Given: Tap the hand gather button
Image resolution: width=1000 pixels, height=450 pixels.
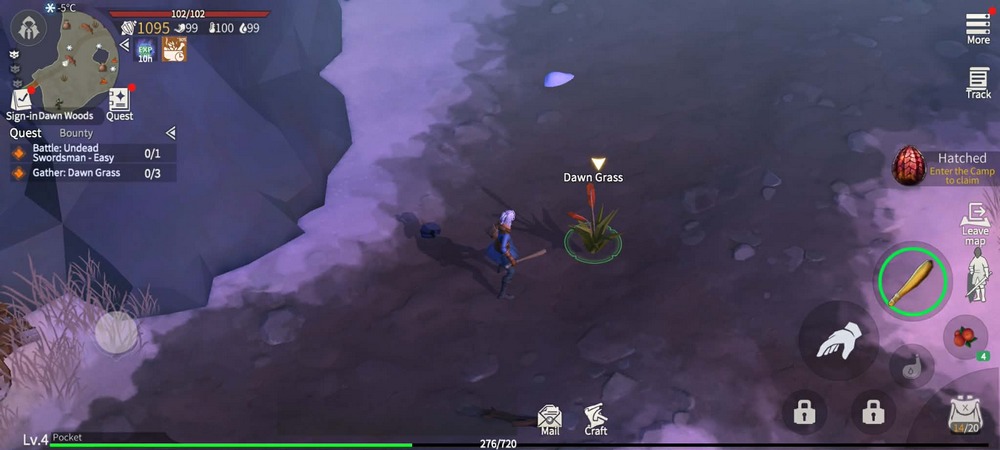Looking at the screenshot, I should tap(838, 340).
